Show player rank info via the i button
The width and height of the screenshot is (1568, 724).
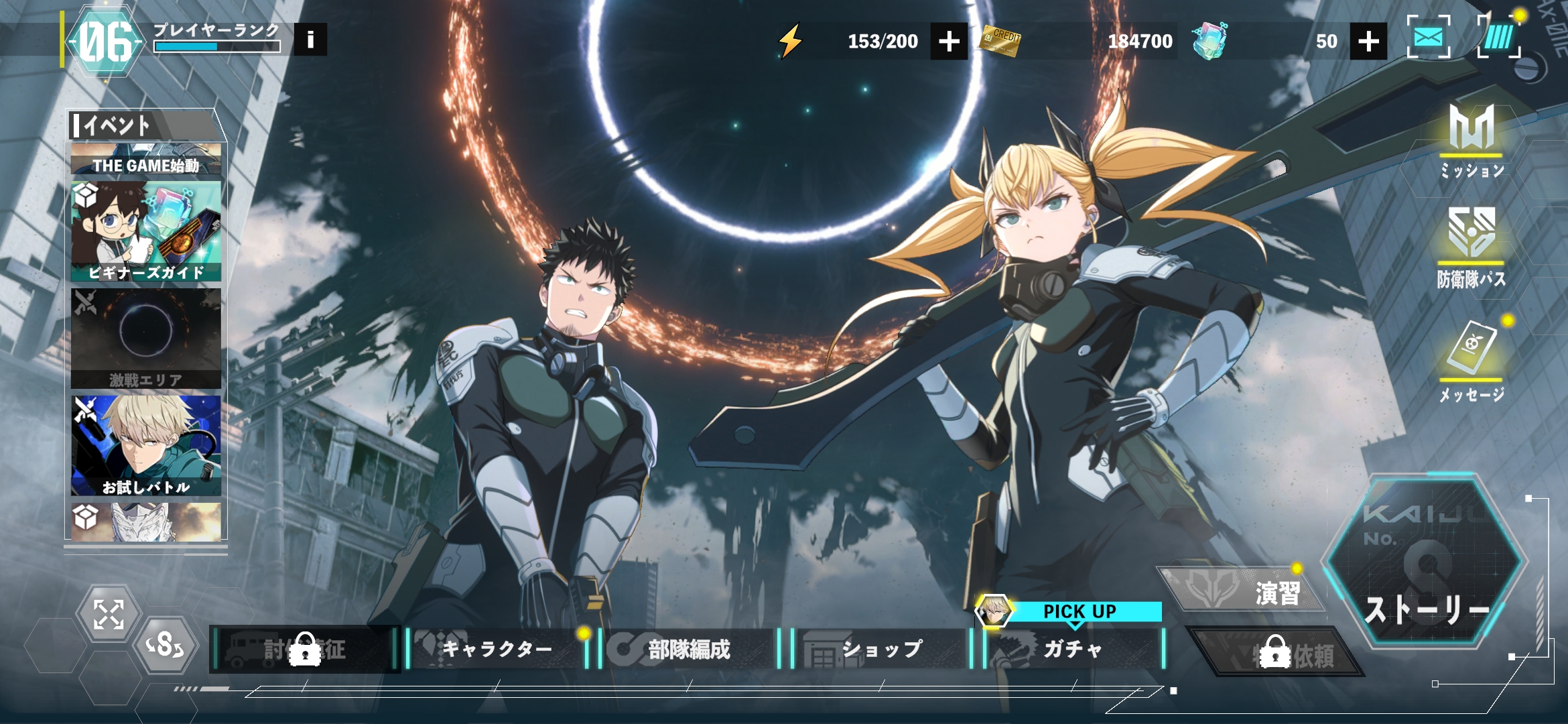310,40
